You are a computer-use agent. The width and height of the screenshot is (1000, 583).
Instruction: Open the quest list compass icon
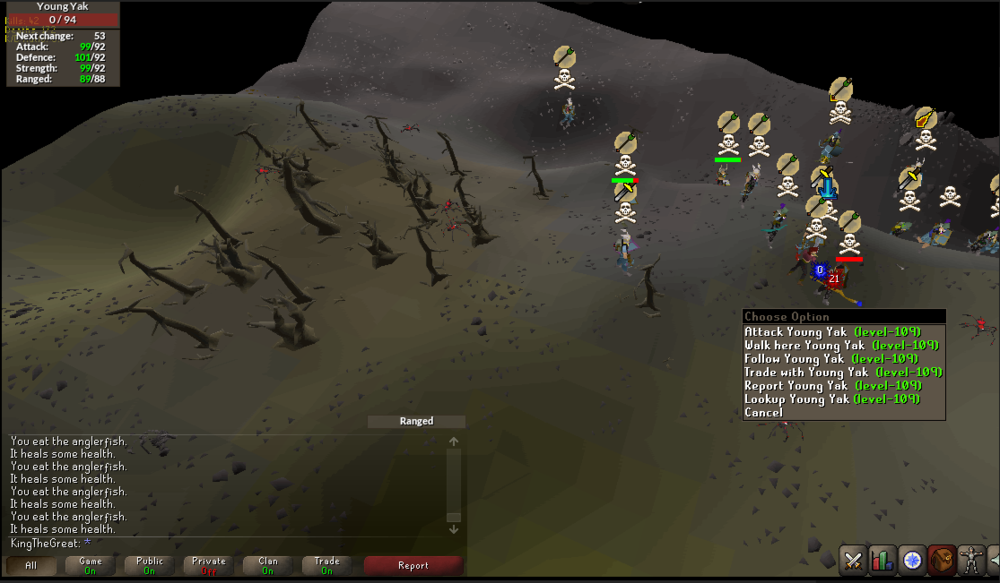[911, 560]
